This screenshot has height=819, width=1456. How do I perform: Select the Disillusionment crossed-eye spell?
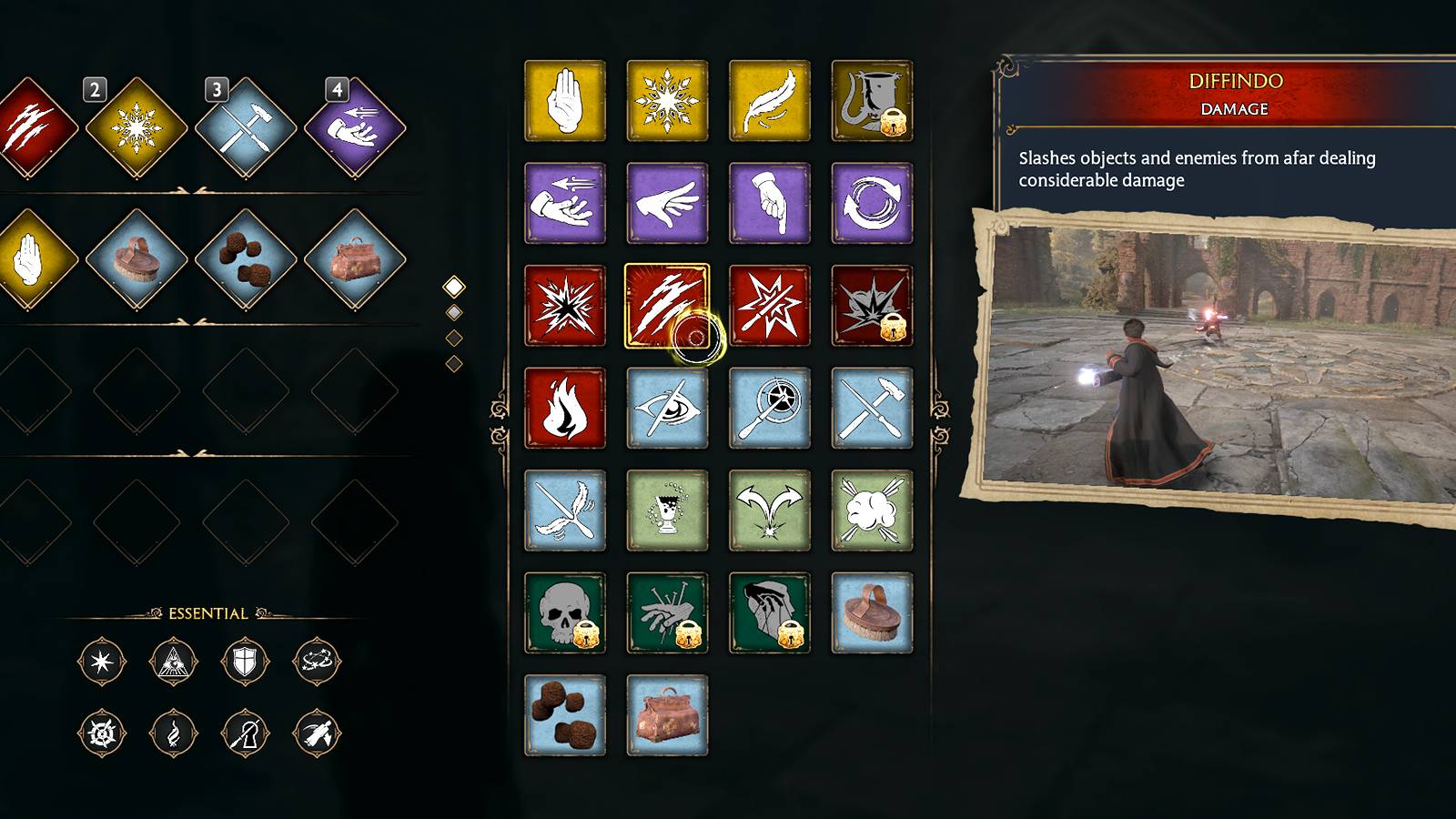click(667, 408)
